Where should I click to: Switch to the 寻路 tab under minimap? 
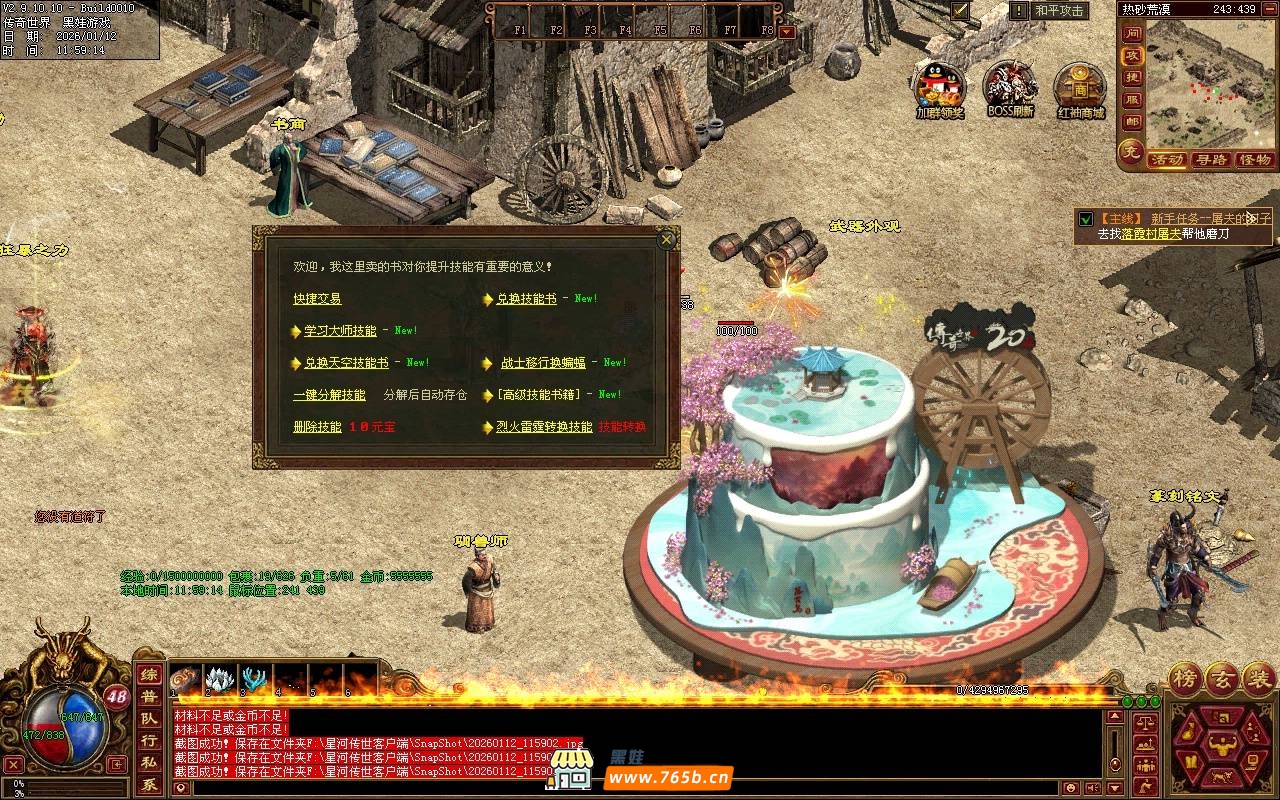(1211, 160)
